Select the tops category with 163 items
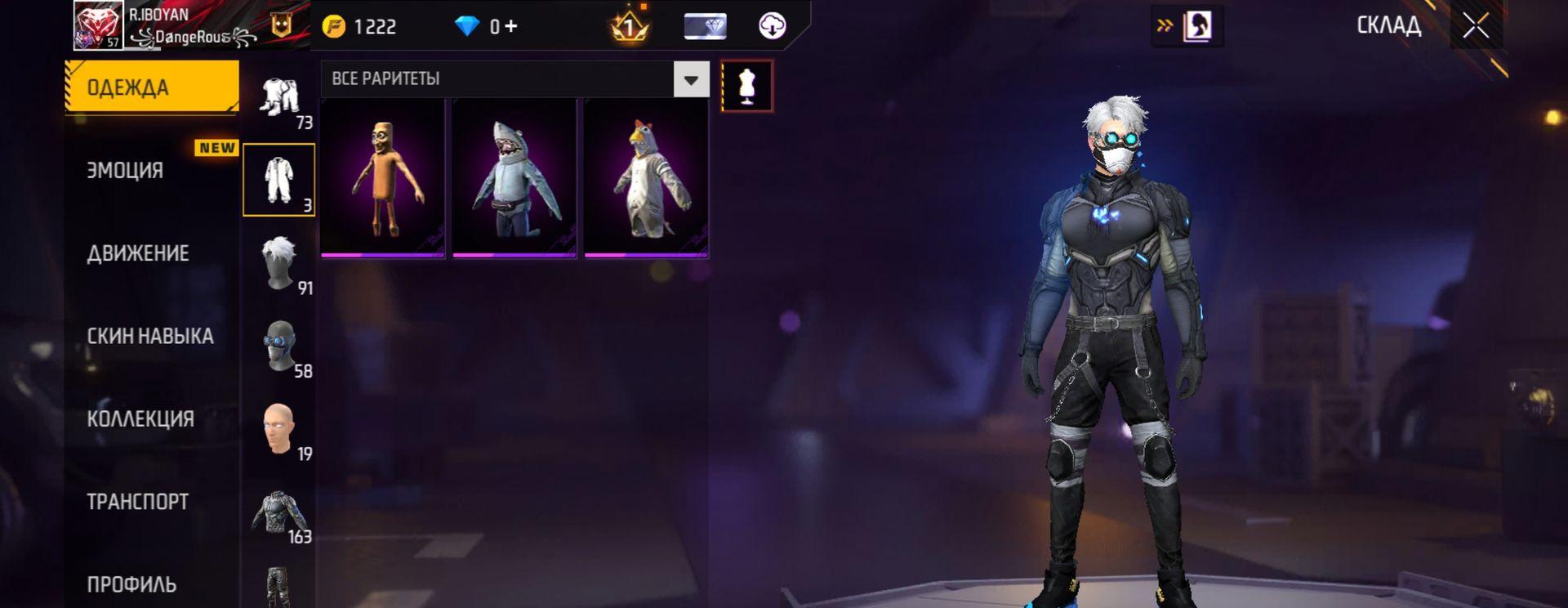Viewport: 1568px width, 608px height. click(x=280, y=513)
